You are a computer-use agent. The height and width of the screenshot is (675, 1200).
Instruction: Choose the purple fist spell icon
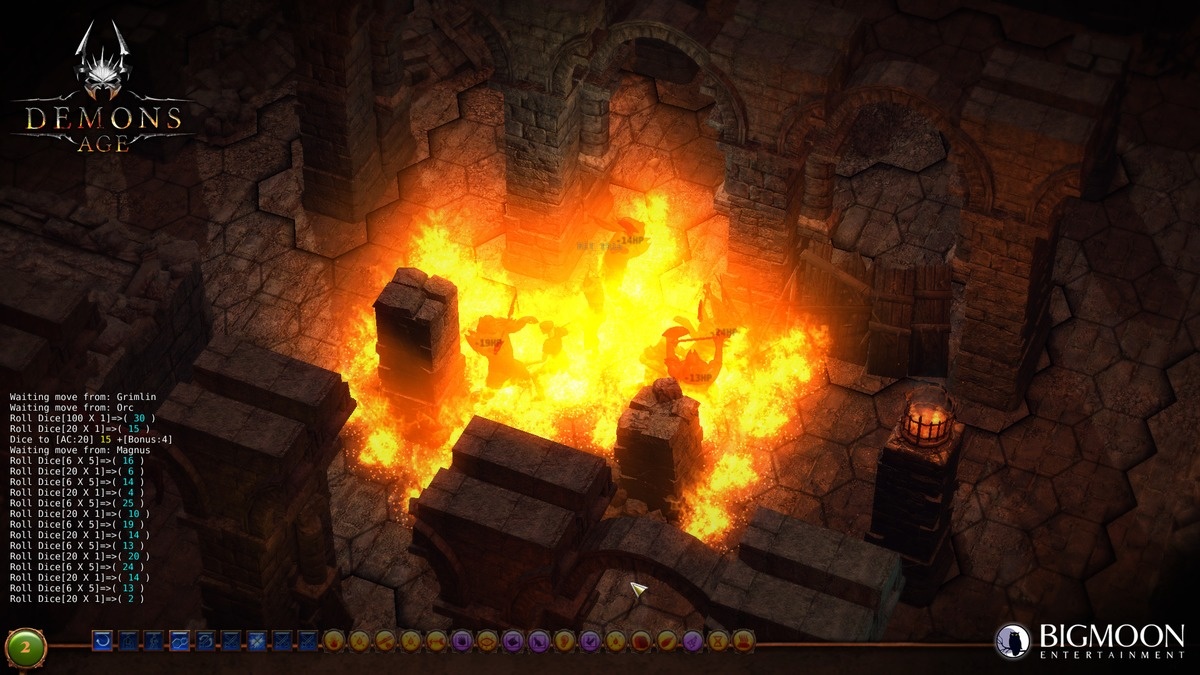(462, 641)
